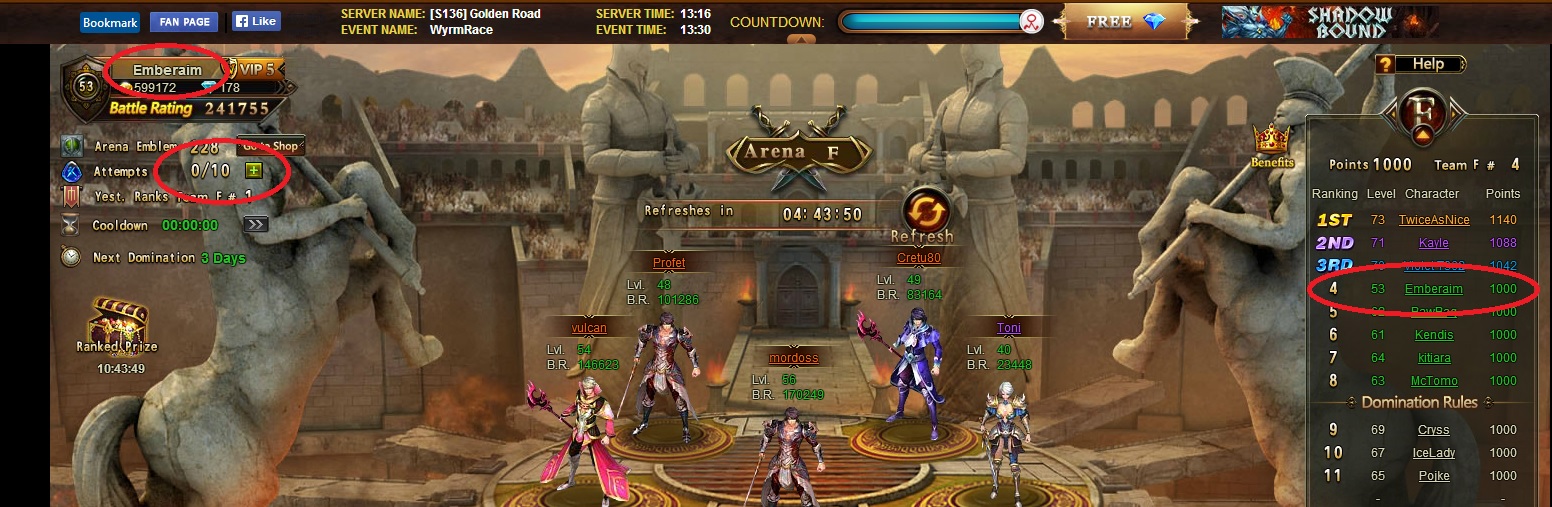The image size is (1552, 507).
Task: View TwiceAsNice in the ranking list
Action: pyautogui.click(x=1434, y=220)
